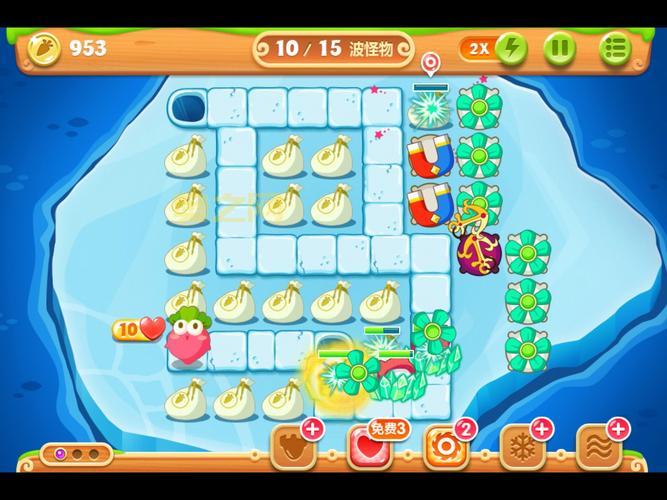Activate the bullseye target power-up
The image size is (667, 500).
coord(444,447)
